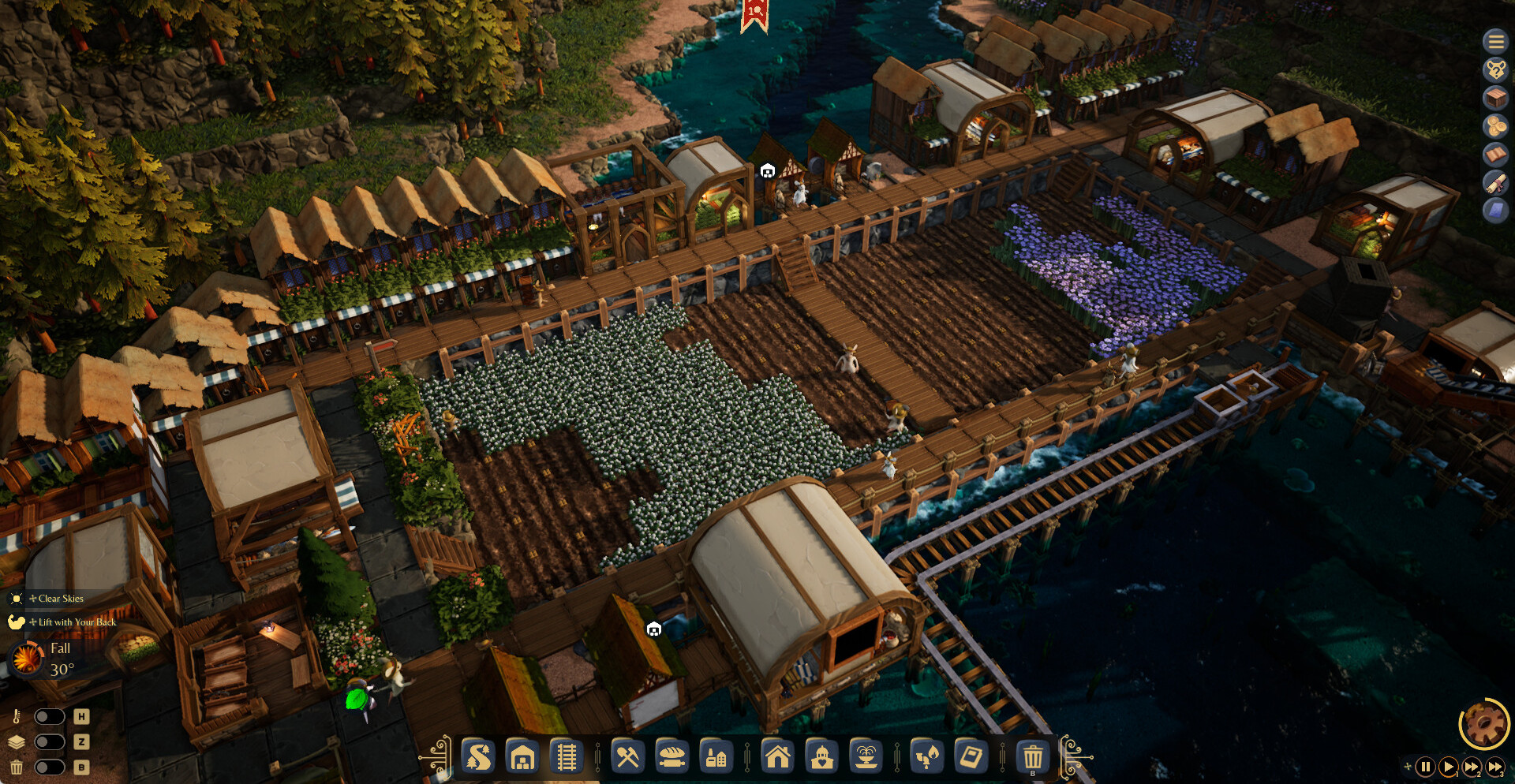Toggle the stacked layers view switch
1515x784 pixels.
click(x=49, y=741)
